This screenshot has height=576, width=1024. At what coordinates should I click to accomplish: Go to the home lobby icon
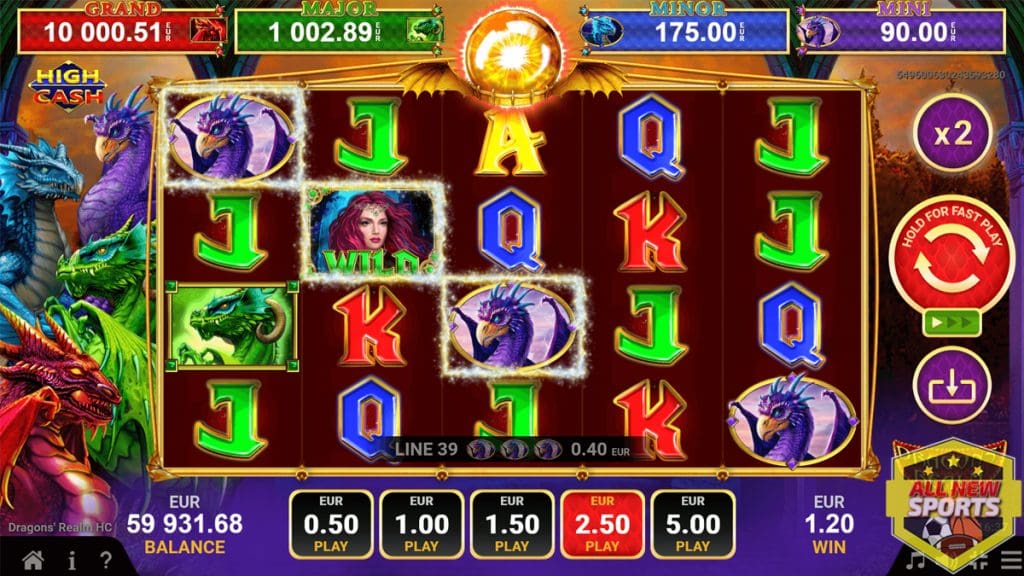coord(33,560)
